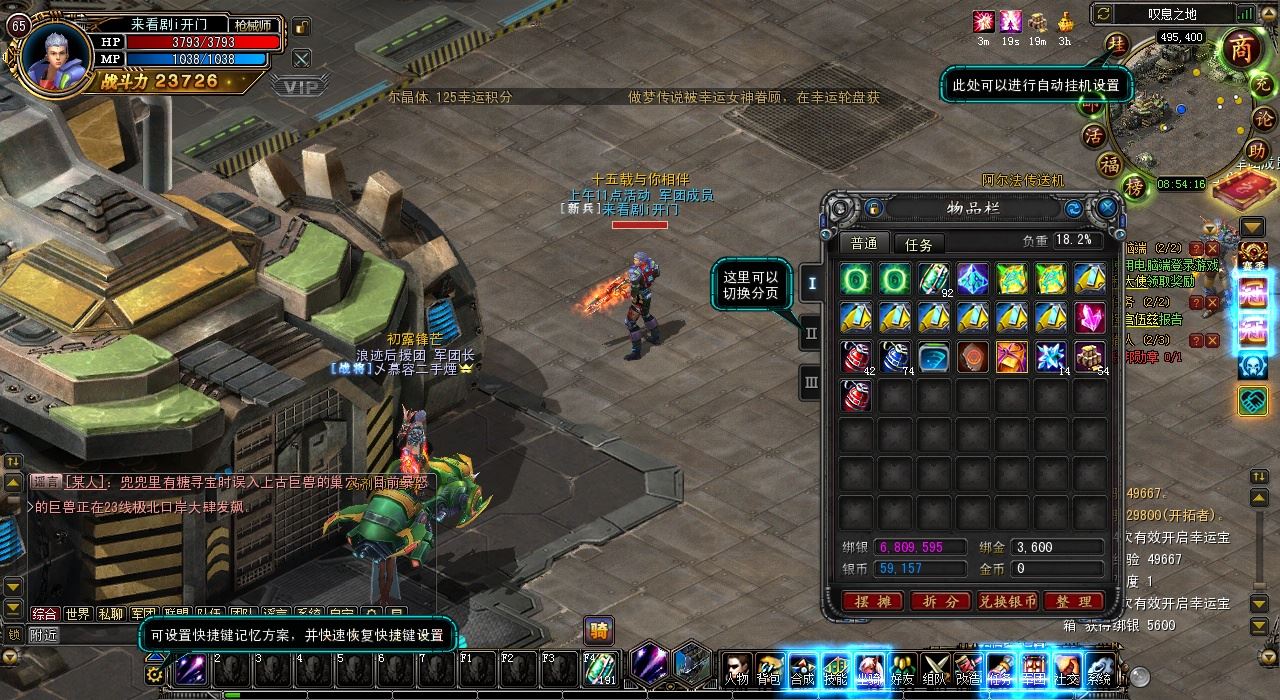The width and height of the screenshot is (1280, 700).
Task: Select the 世界 chat channel tab
Action: 77,614
